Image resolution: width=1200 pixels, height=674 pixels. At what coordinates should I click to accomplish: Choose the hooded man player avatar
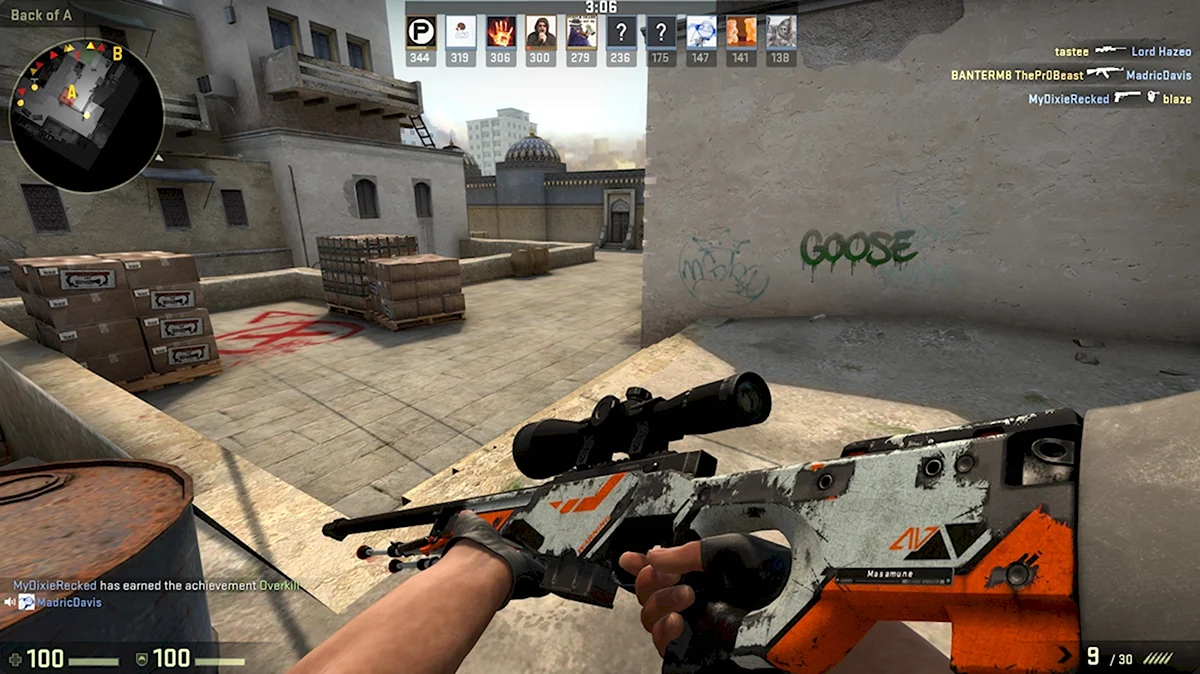click(541, 32)
